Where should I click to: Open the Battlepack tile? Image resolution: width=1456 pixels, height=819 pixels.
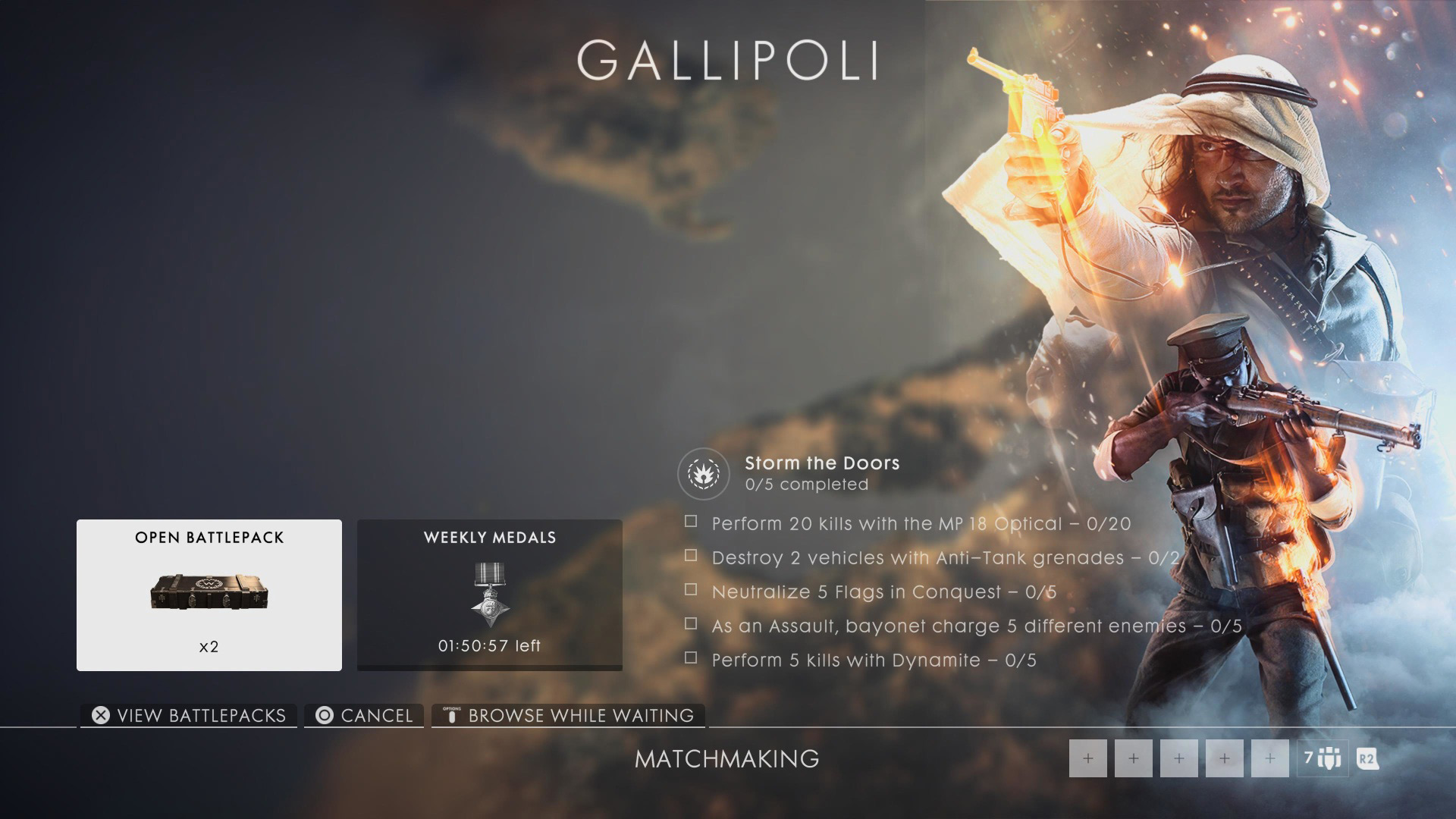coord(209,595)
